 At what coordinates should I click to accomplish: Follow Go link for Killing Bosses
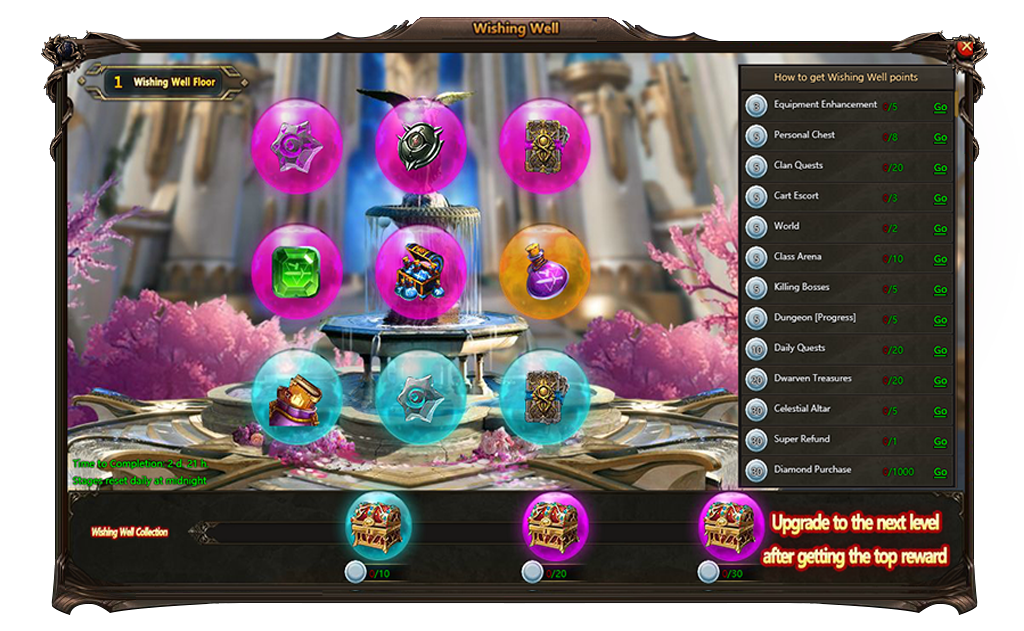(940, 290)
